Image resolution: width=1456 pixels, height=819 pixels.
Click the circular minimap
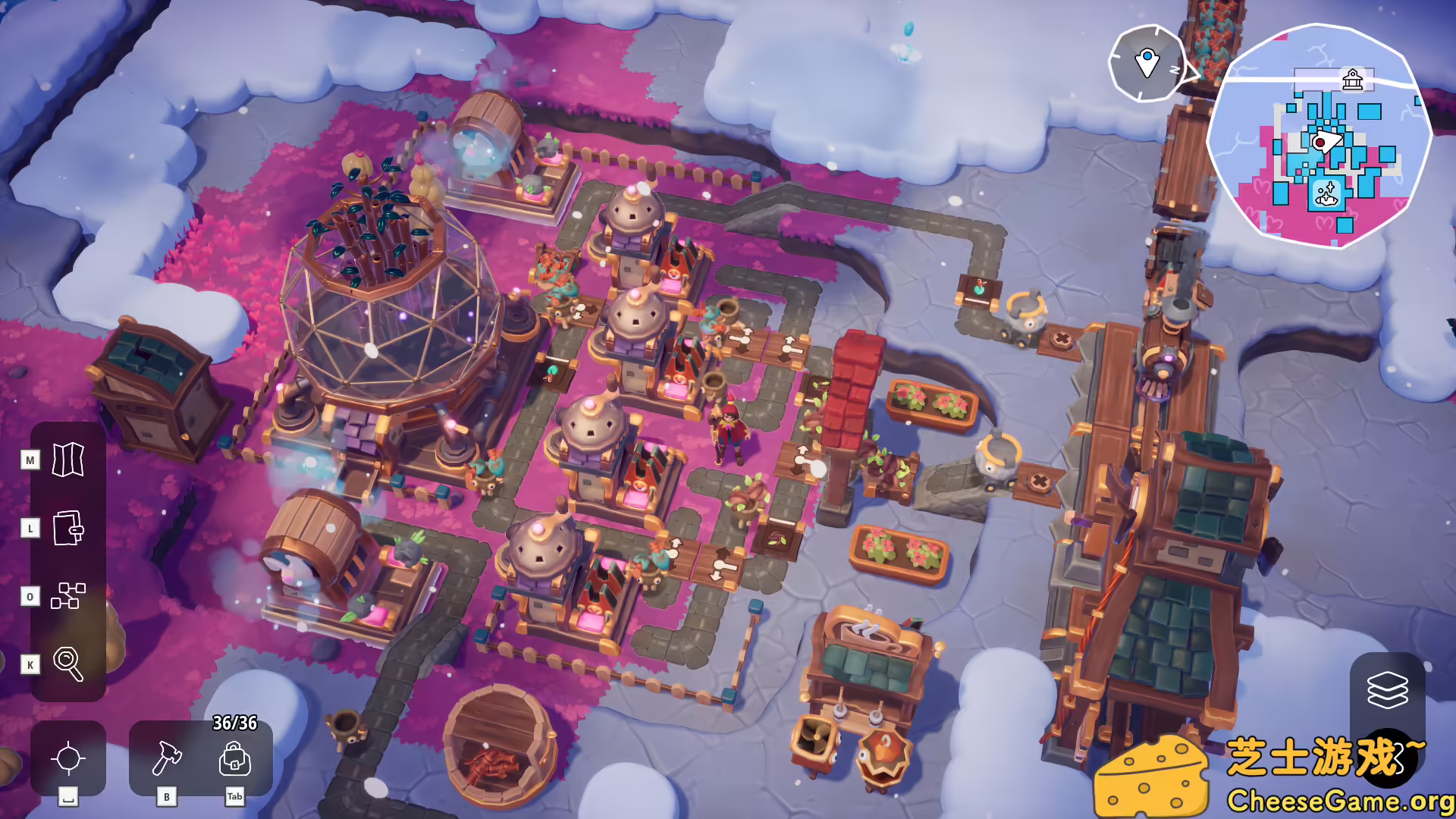(x=1319, y=136)
